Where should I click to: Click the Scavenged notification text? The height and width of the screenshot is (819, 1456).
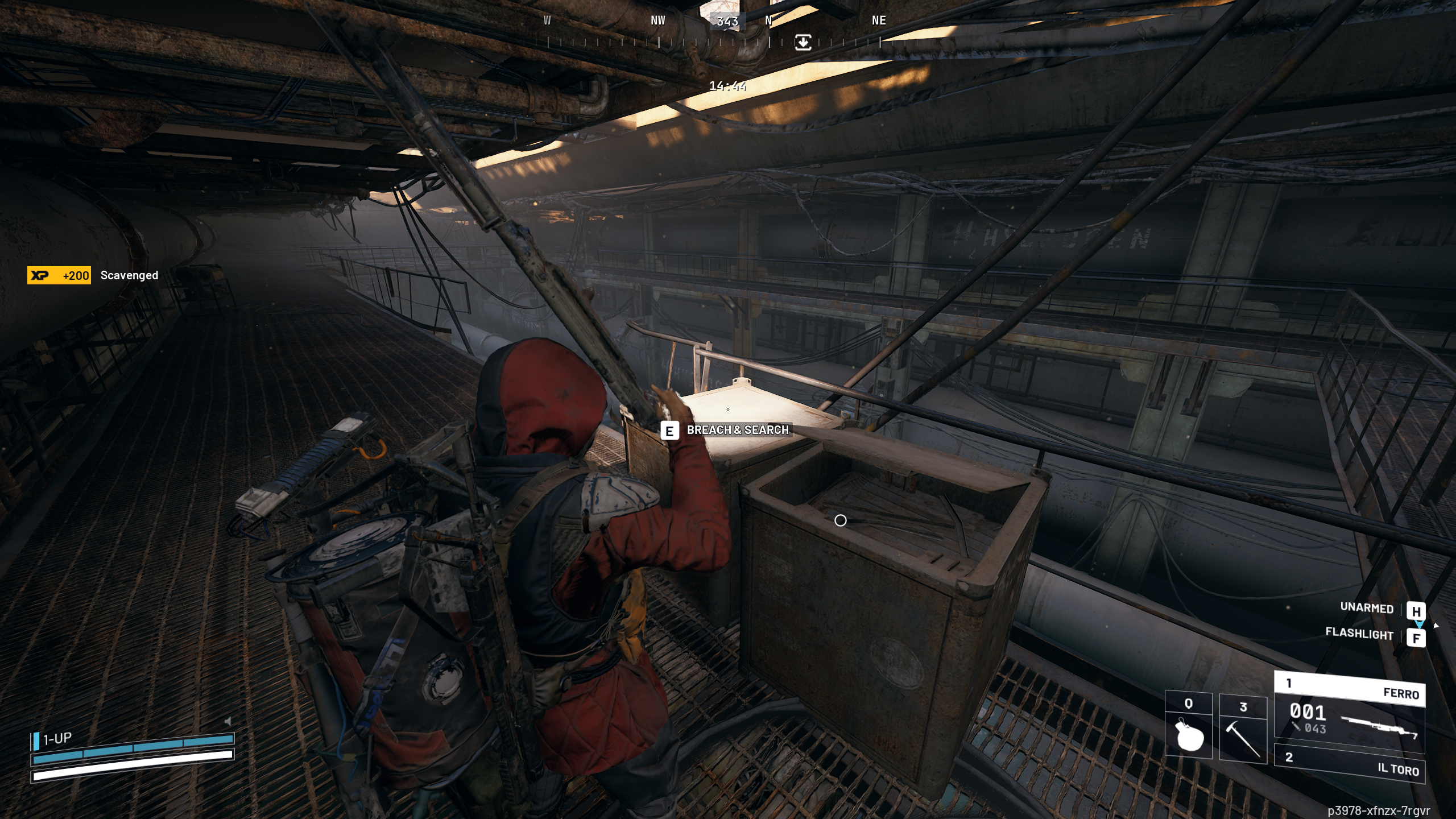coord(130,275)
